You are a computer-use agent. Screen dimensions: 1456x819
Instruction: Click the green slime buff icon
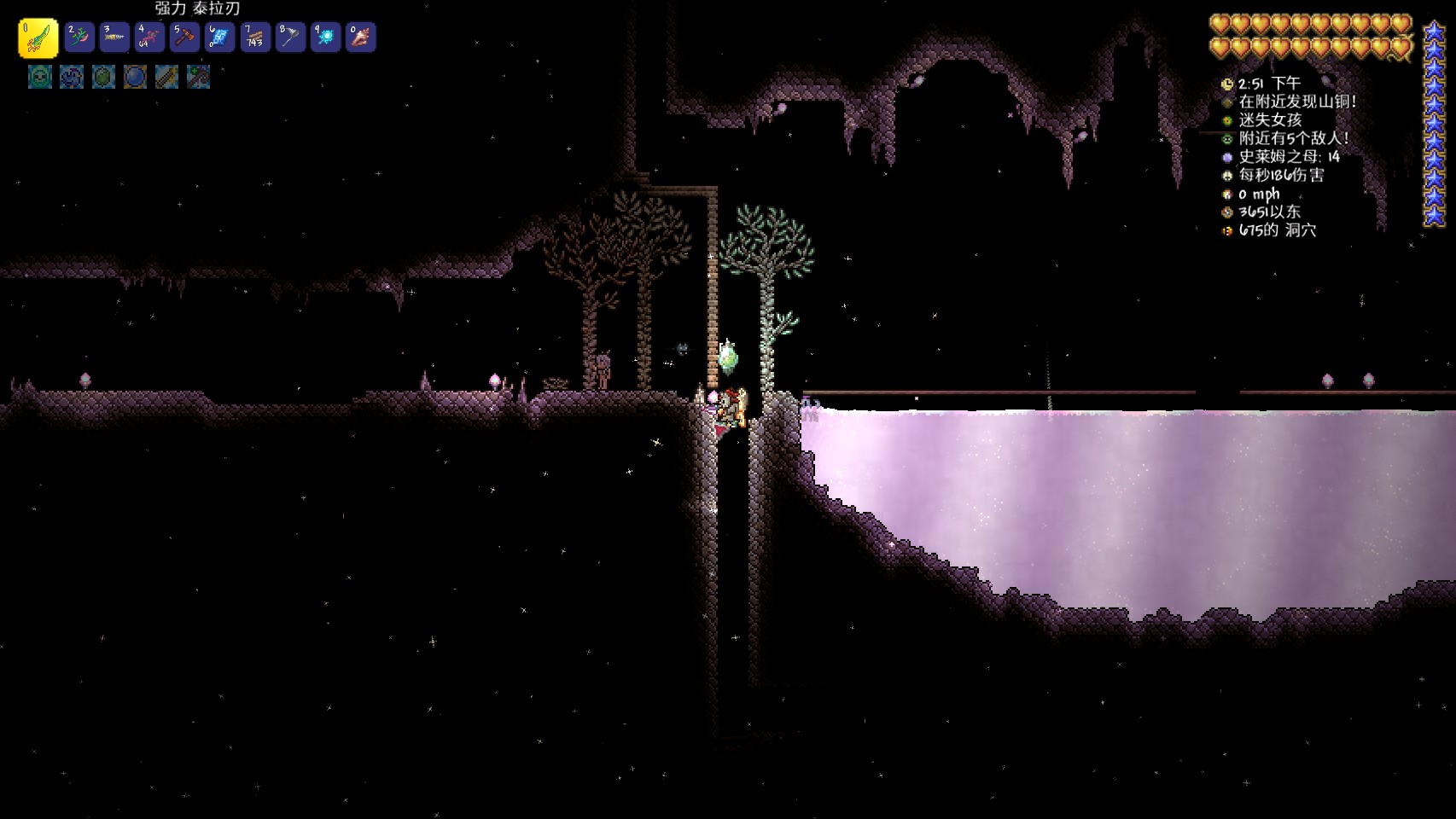[x=103, y=78]
